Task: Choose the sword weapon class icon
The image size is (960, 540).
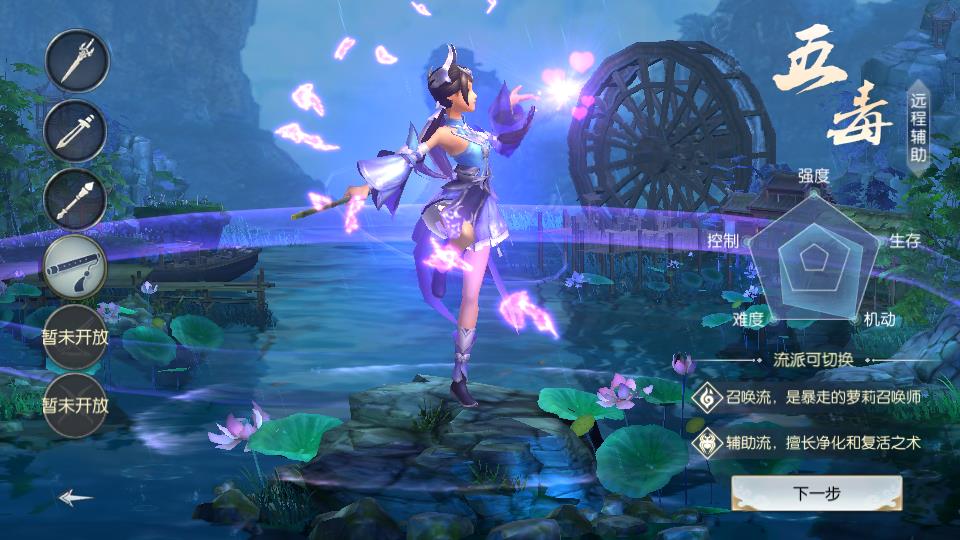Action: 76,131
